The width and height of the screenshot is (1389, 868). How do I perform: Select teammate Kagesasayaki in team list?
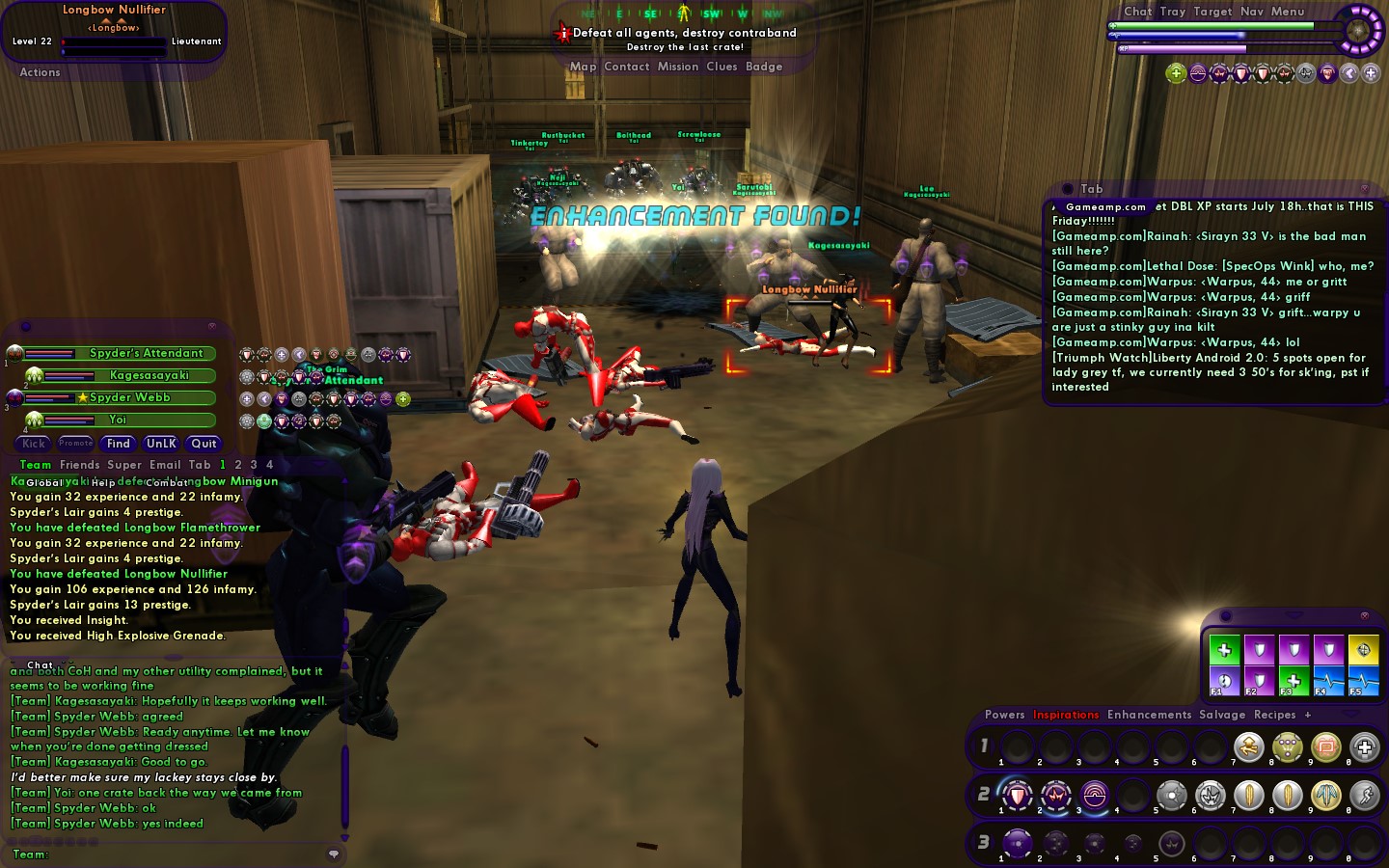tap(149, 375)
